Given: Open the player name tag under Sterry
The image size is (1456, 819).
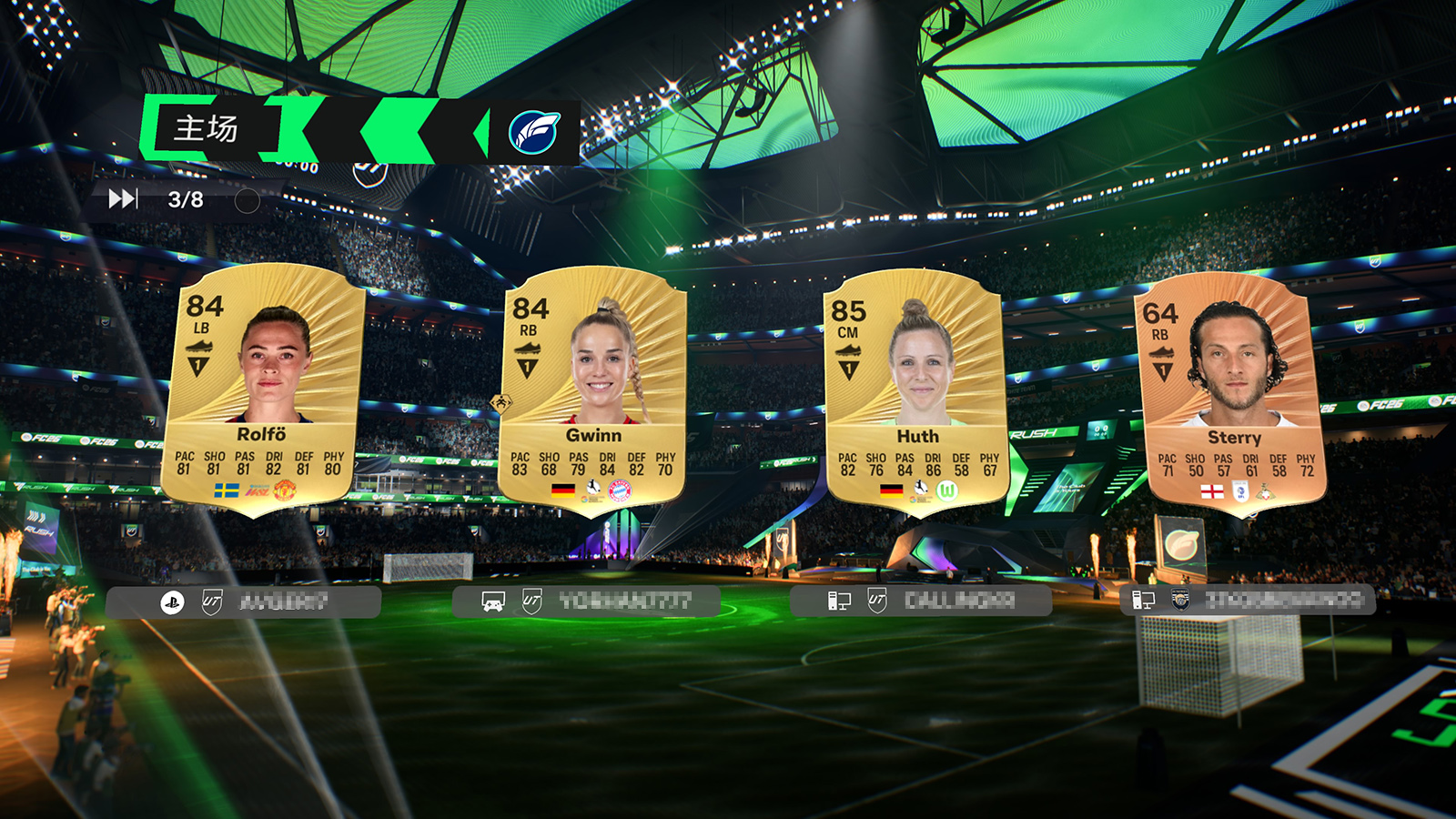Looking at the screenshot, I should pos(1247,600).
